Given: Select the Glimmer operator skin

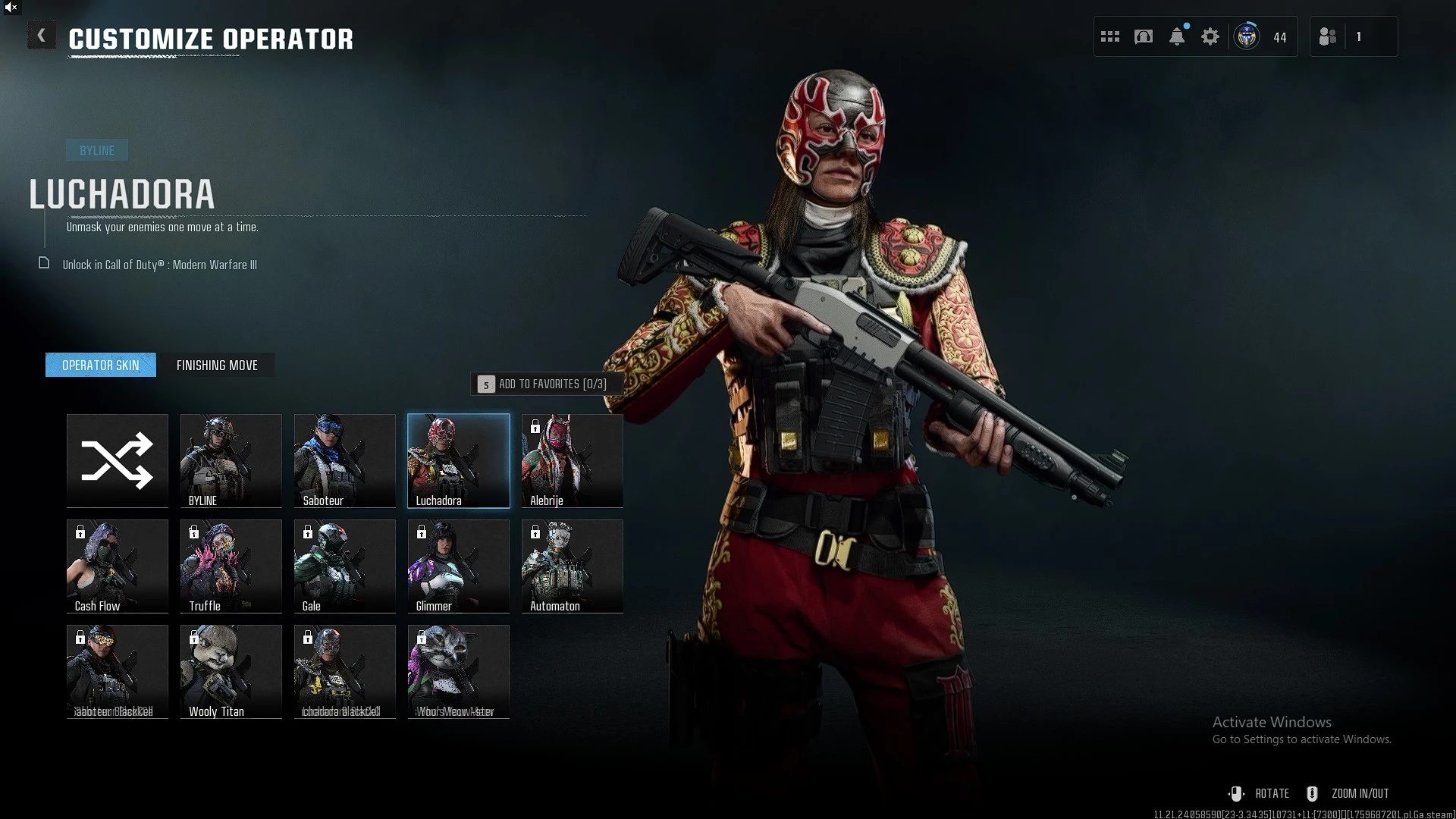Looking at the screenshot, I should point(459,566).
